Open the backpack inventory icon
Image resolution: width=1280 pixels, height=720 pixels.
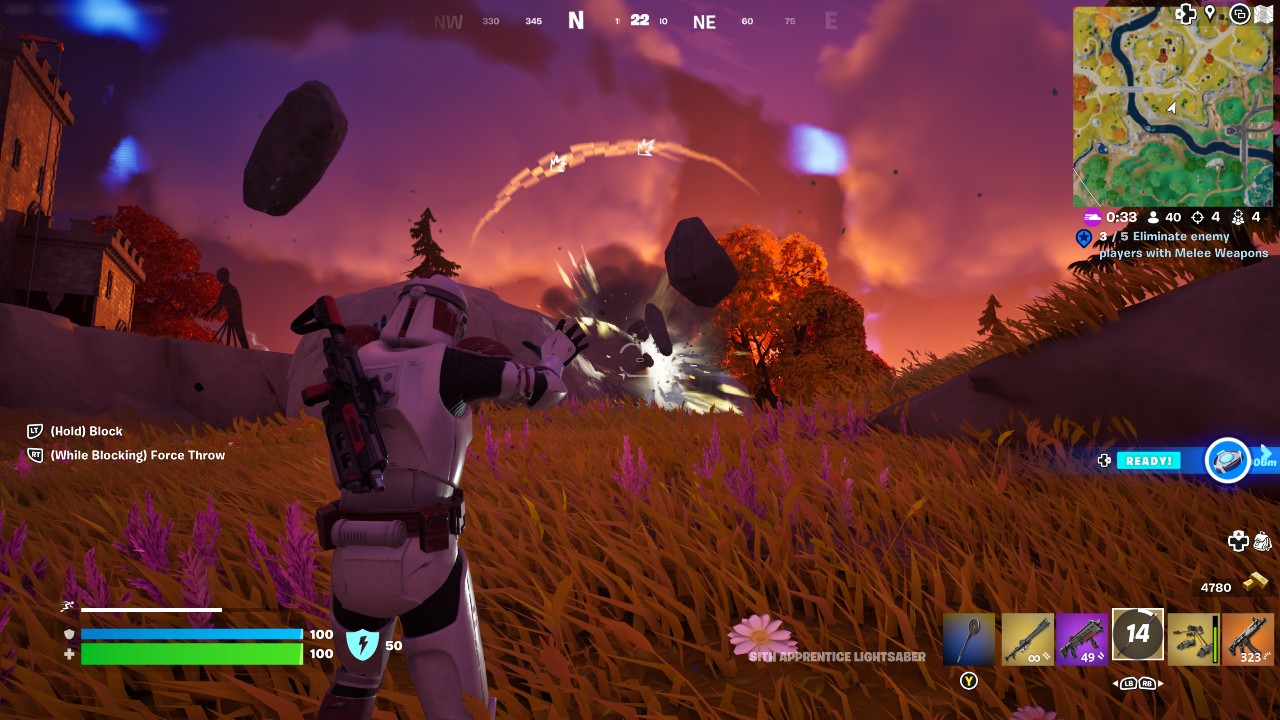pos(1260,540)
